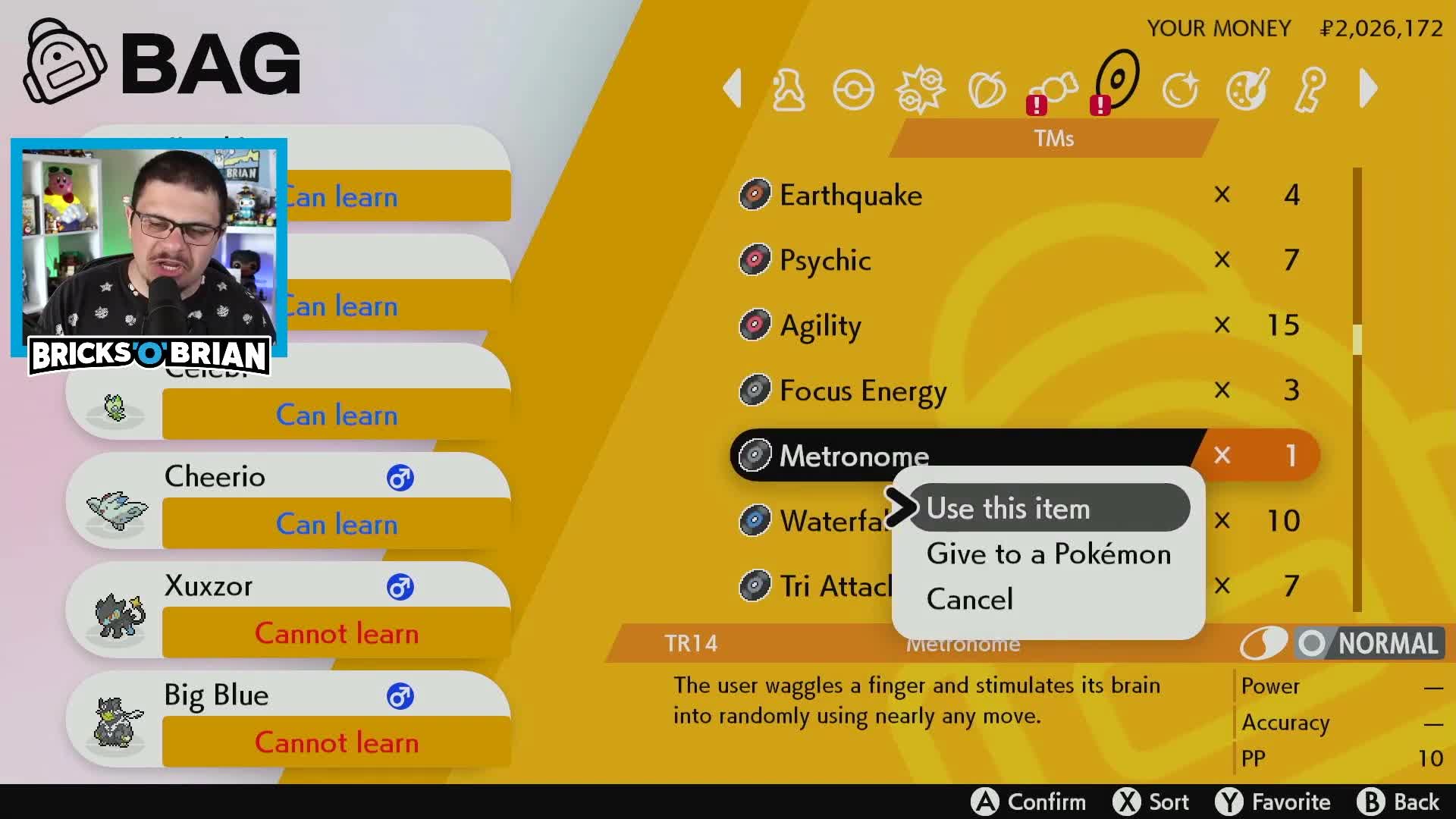Screen dimensions: 1456x819
Task: Select Give to a Pokémon
Action: [1048, 554]
